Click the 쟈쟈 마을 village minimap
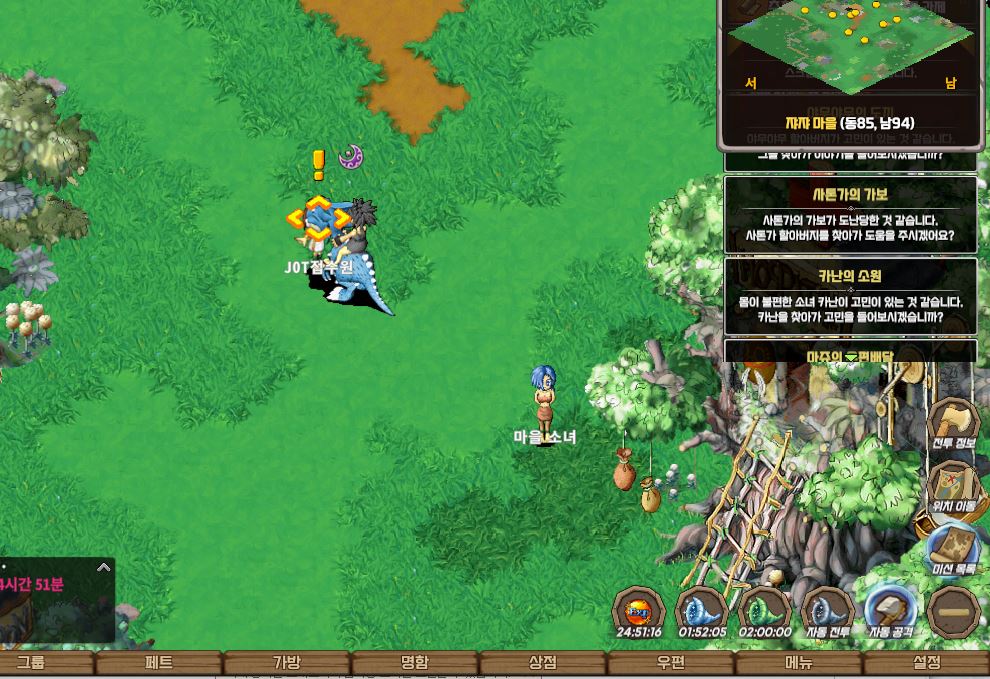The width and height of the screenshot is (990, 679). click(x=850, y=45)
